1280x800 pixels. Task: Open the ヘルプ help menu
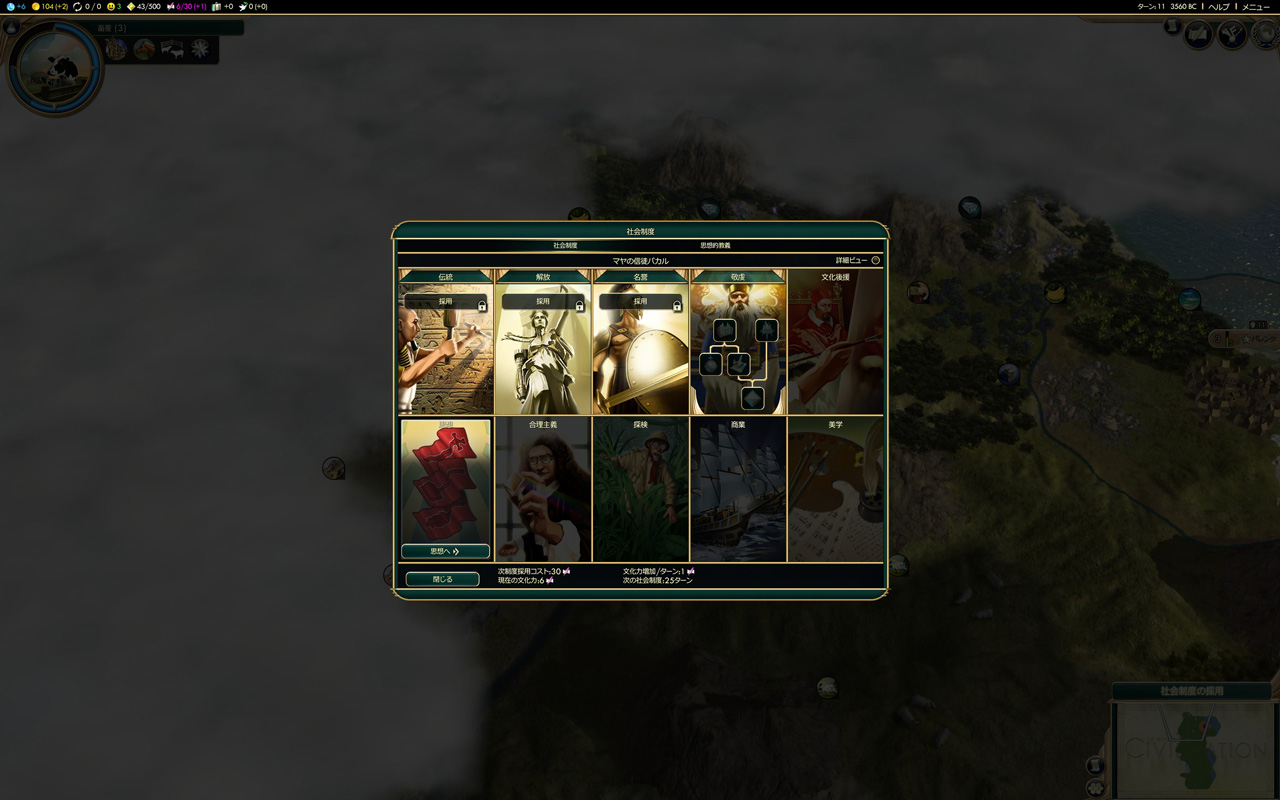tap(1218, 7)
